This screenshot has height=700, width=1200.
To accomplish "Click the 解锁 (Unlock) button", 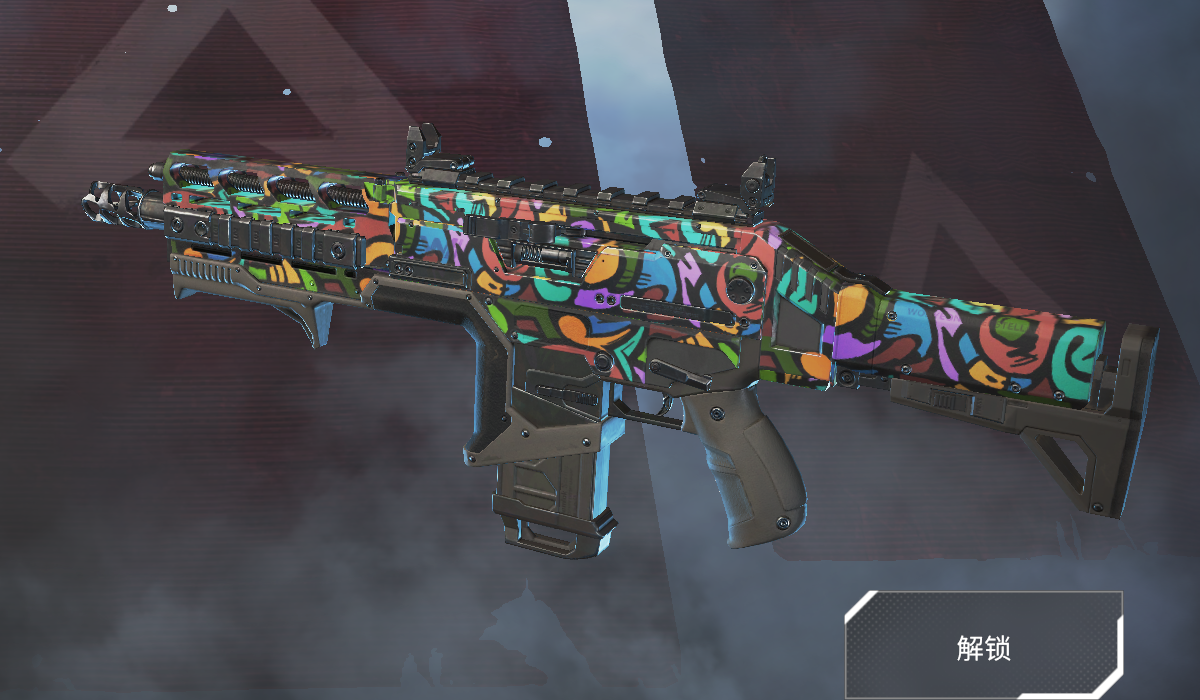I will 983,646.
